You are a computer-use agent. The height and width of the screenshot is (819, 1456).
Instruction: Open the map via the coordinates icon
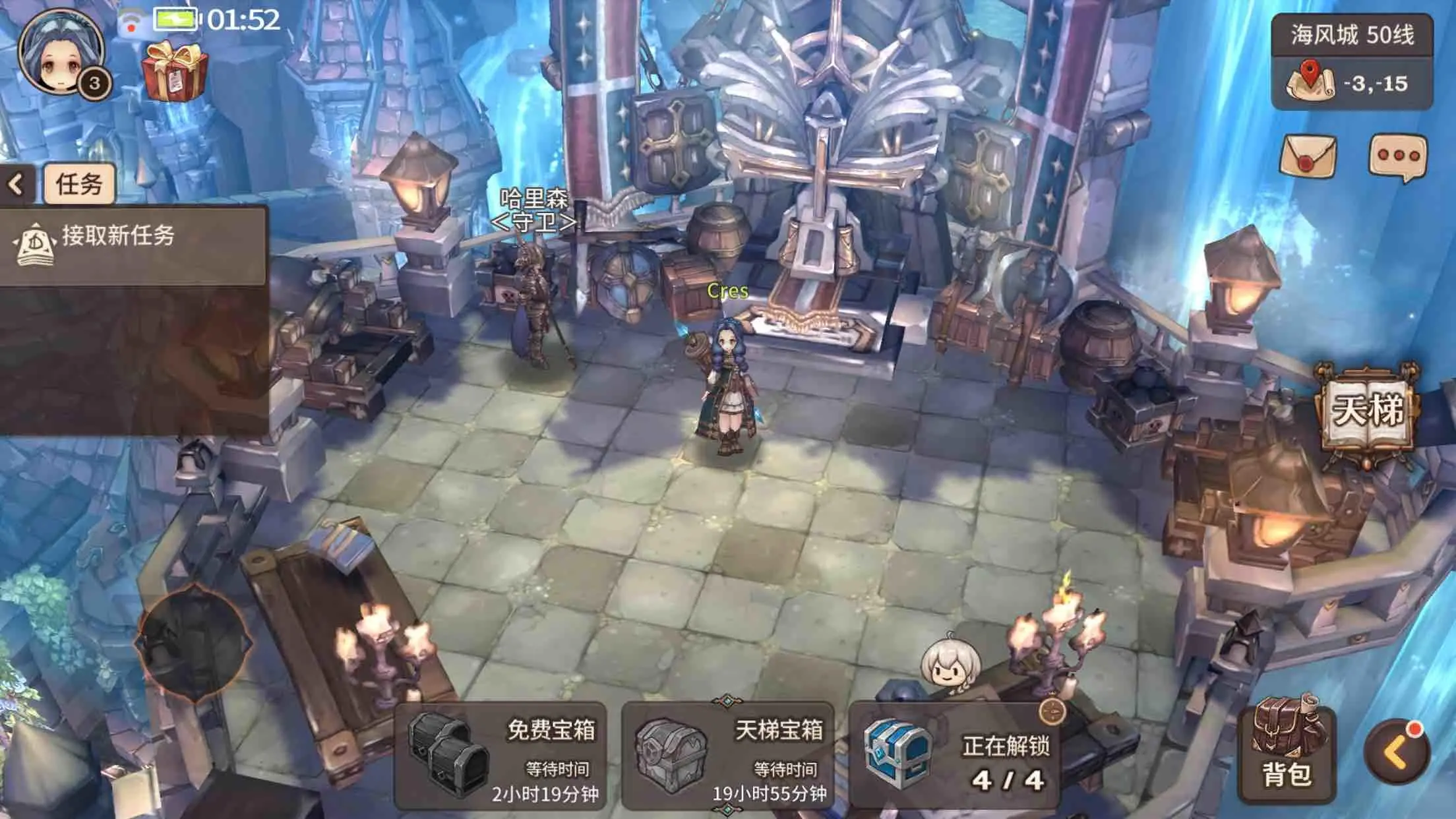coord(1310,84)
